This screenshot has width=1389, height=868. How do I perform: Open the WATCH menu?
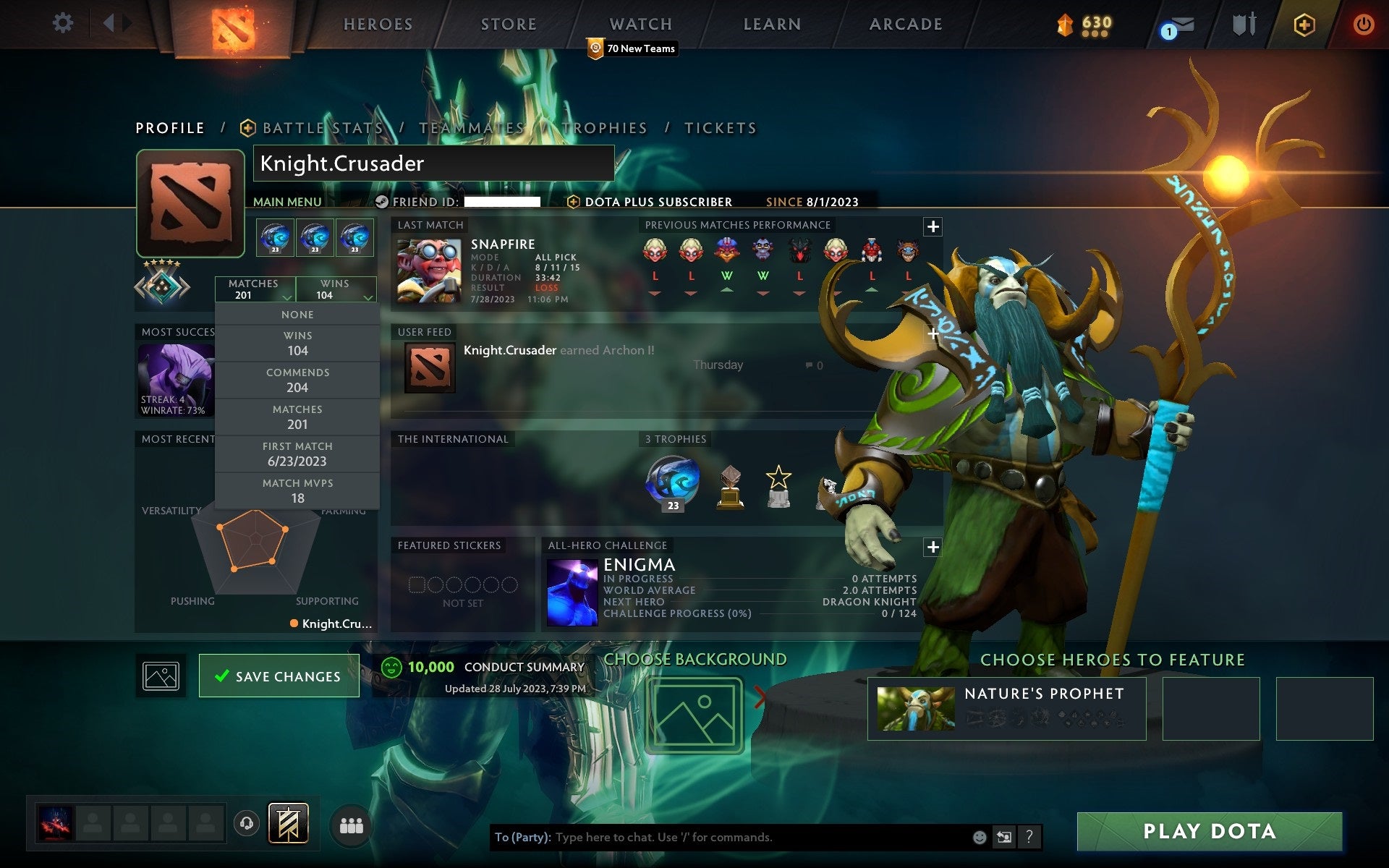pyautogui.click(x=640, y=24)
